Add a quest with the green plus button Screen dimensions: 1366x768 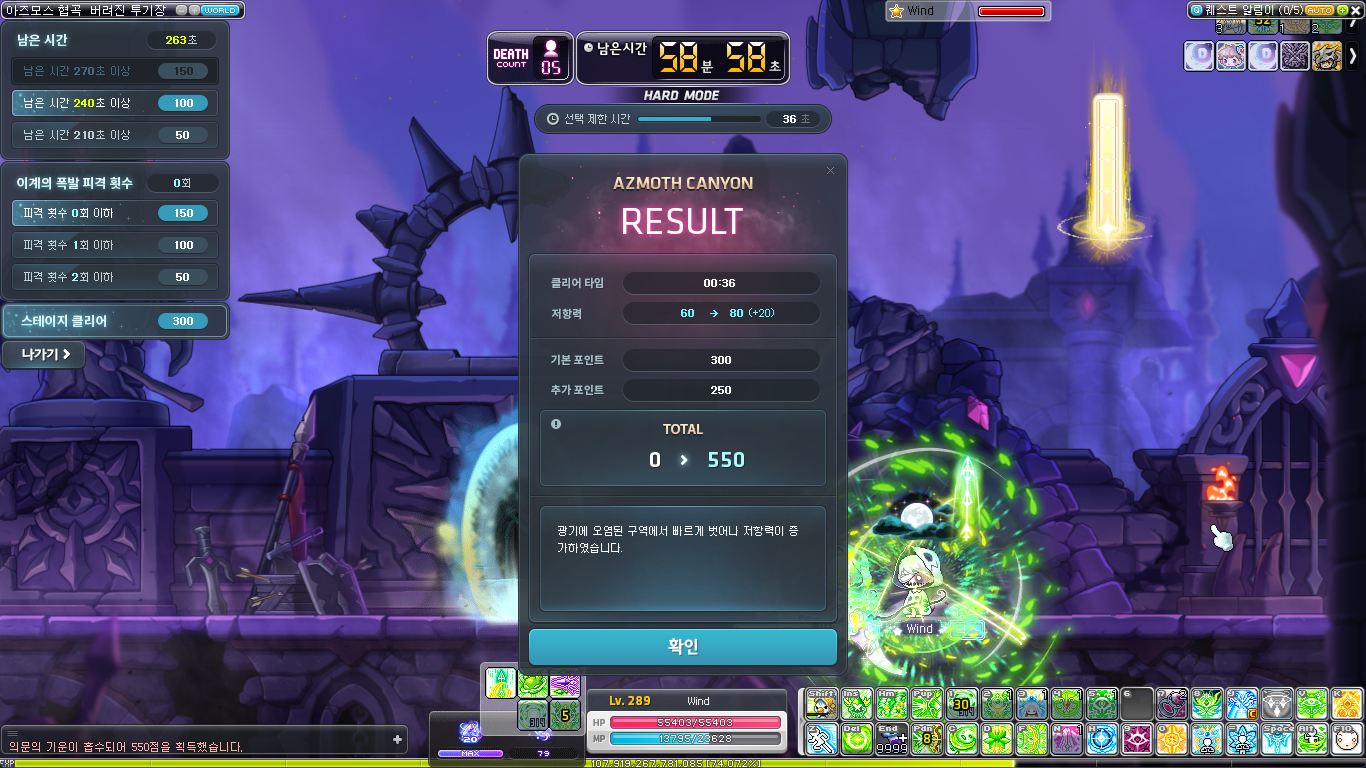[x=1342, y=10]
